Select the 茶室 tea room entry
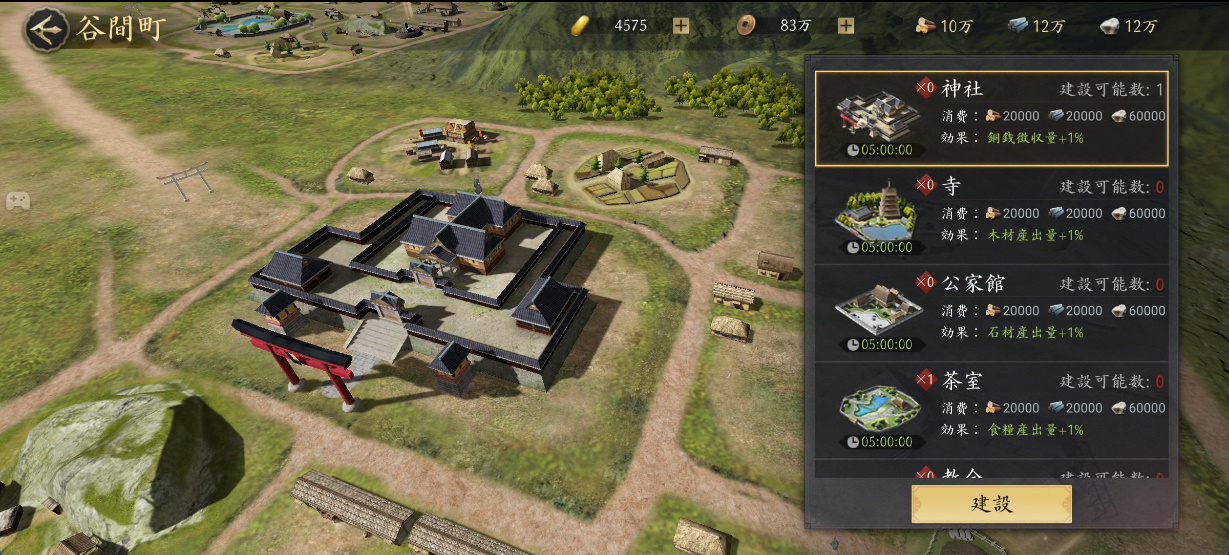Image resolution: width=1229 pixels, height=555 pixels. point(991,410)
